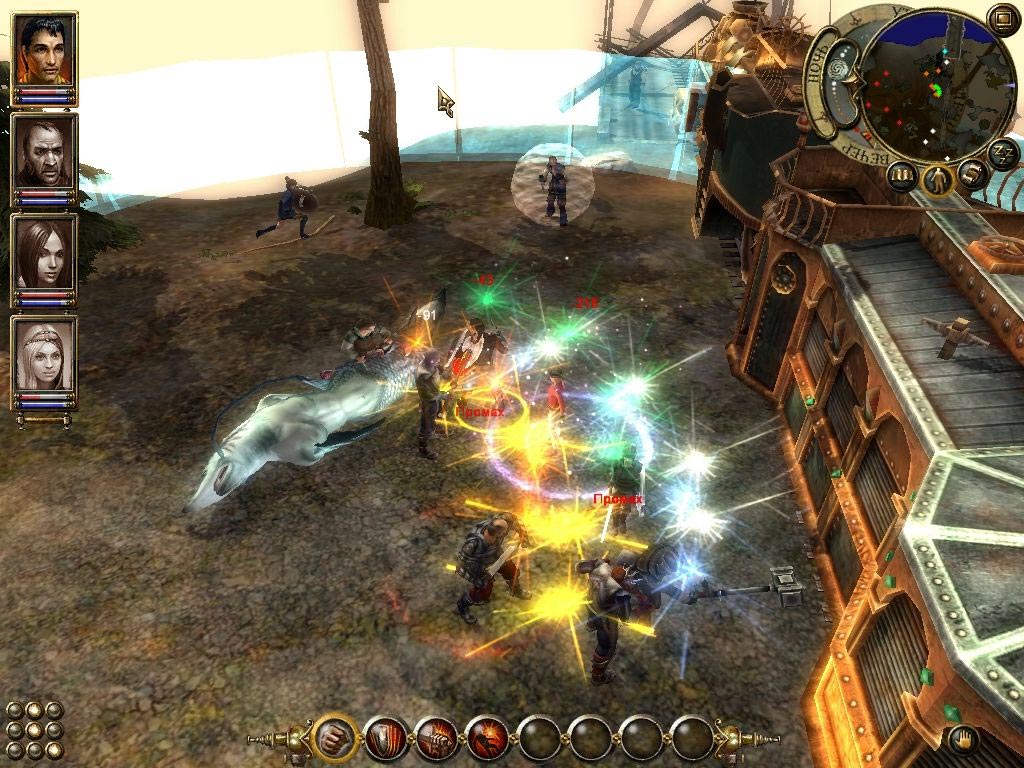1024x768 pixels.
Task: Click the hand icon button
Action: coord(963,740)
